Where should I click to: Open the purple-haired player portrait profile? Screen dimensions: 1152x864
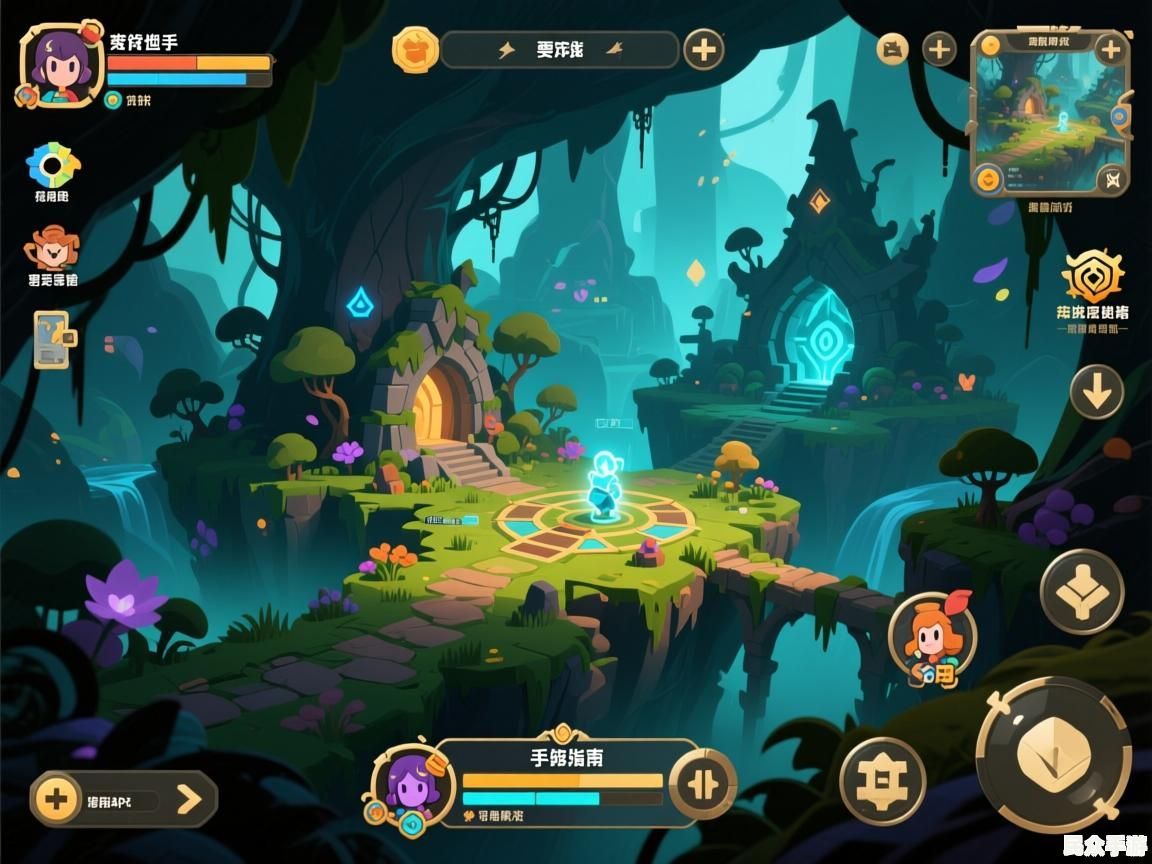pyautogui.click(x=61, y=64)
